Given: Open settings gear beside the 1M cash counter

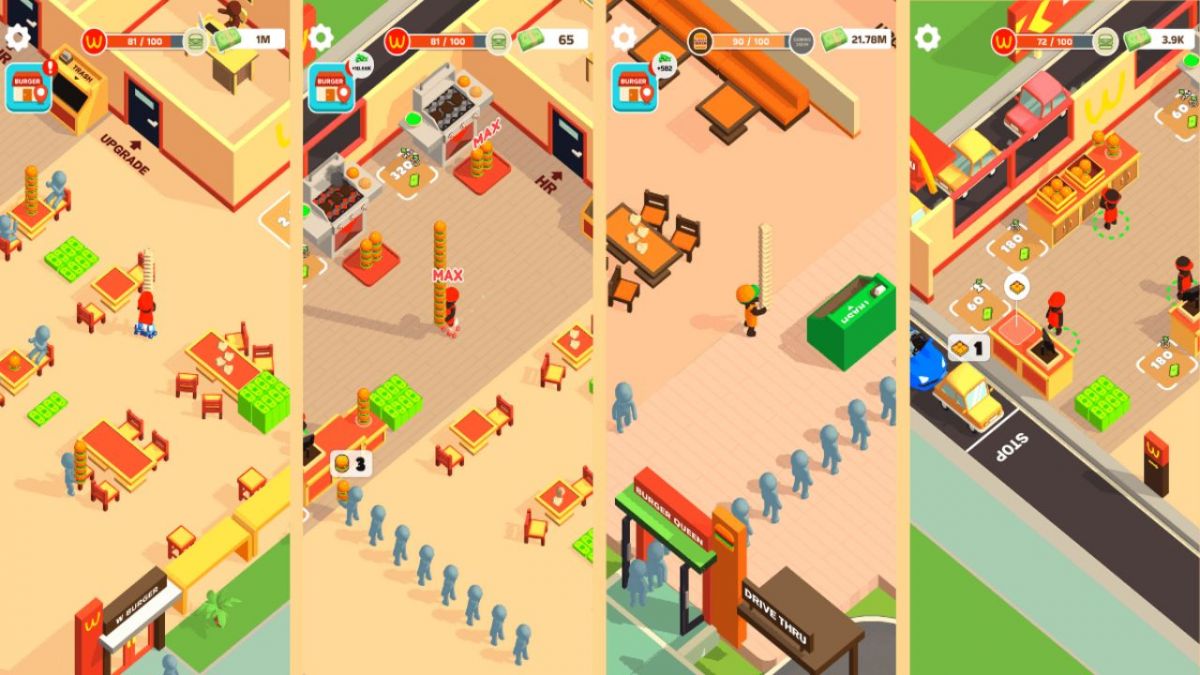Looking at the screenshot, I should click(18, 38).
